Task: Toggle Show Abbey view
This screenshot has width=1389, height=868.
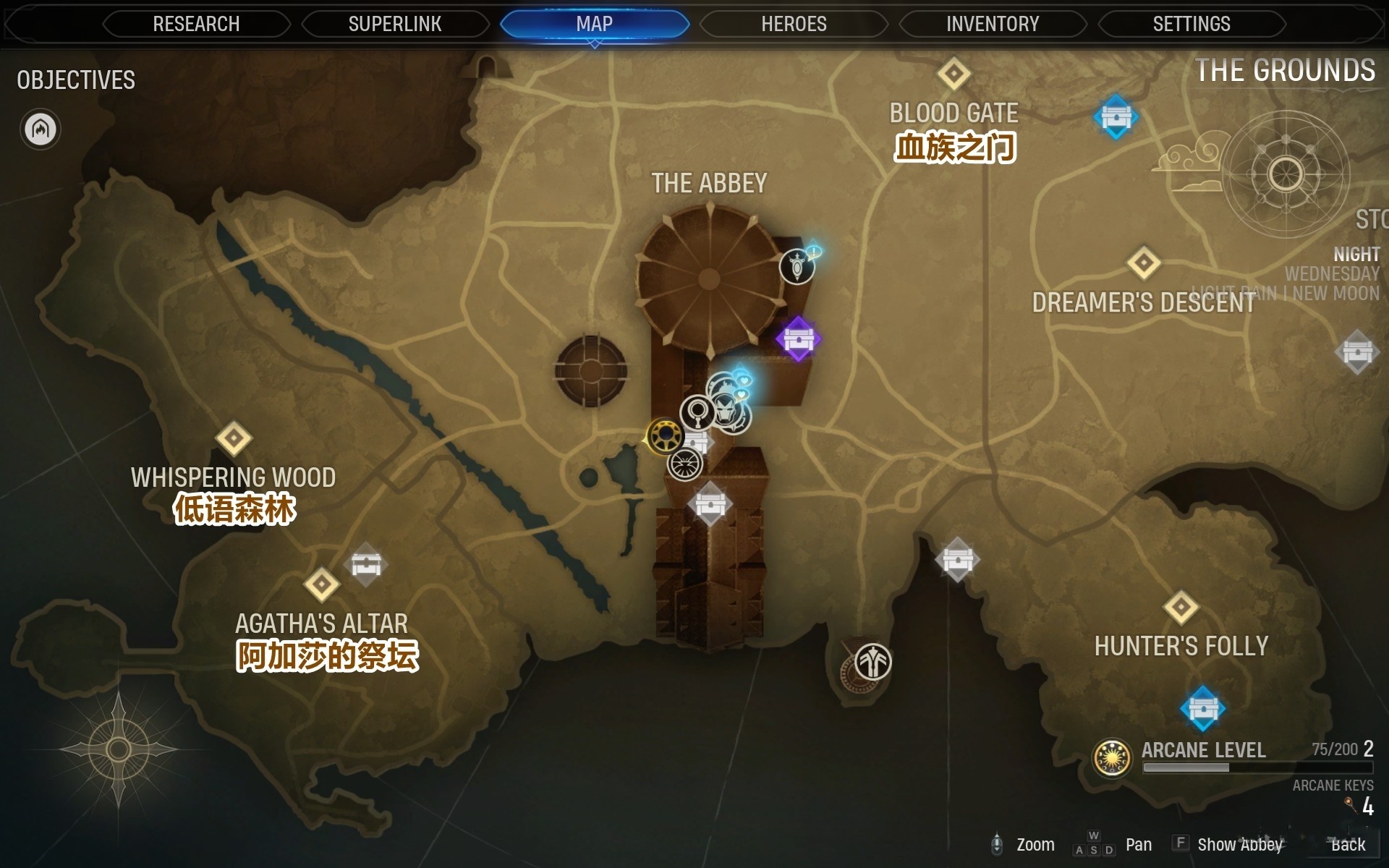Action: pyautogui.click(x=1239, y=844)
